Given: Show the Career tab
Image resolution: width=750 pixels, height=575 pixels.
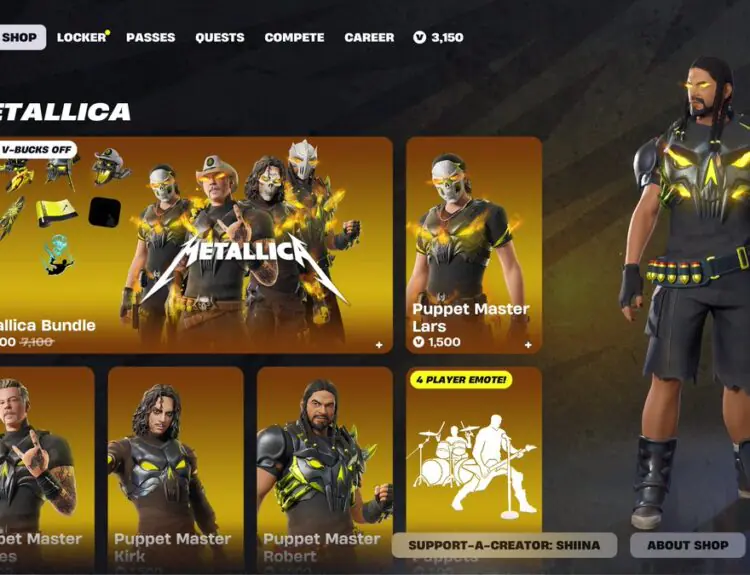Looking at the screenshot, I should (x=369, y=38).
